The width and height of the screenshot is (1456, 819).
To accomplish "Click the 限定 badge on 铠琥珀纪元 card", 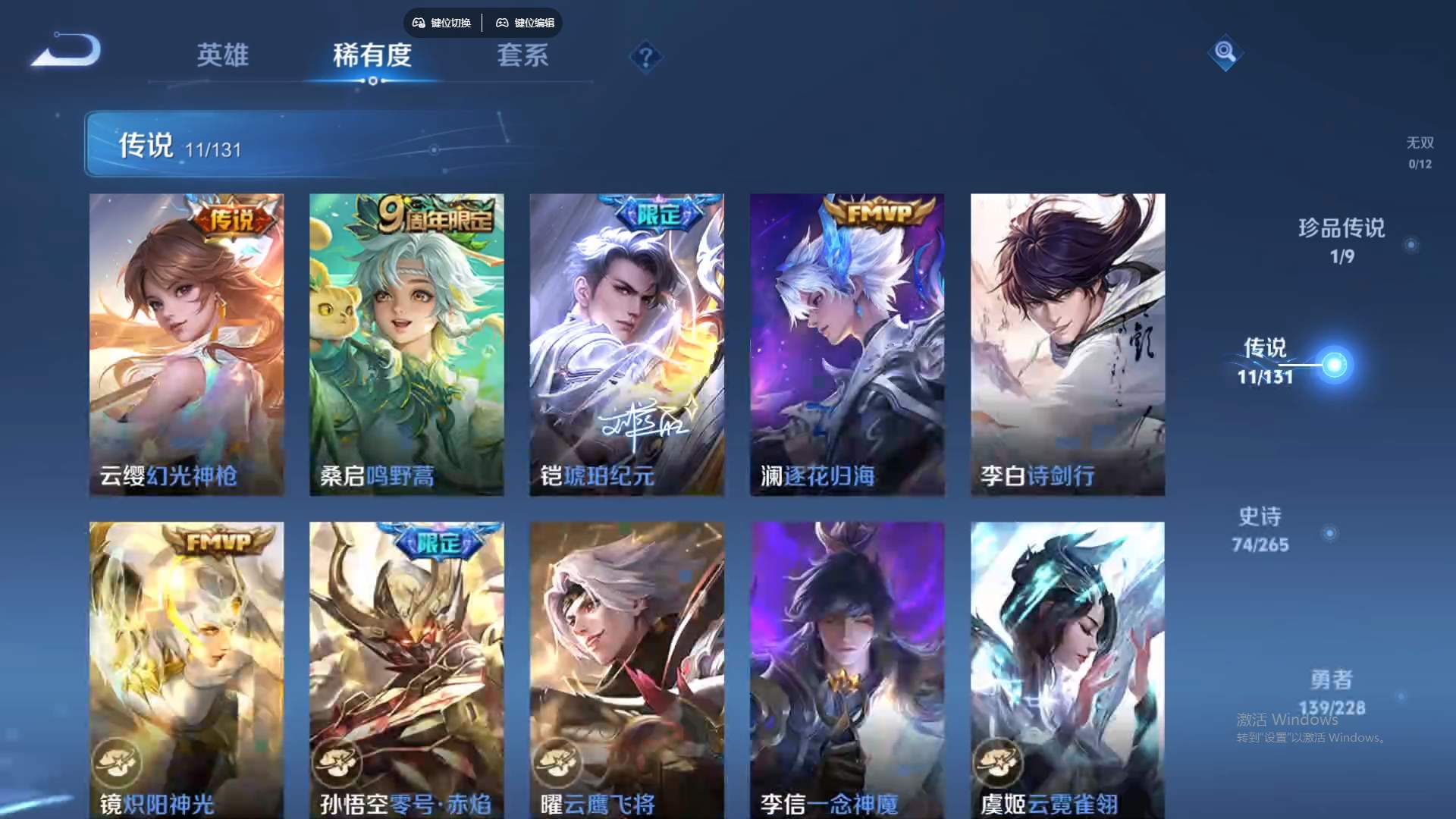I will tap(659, 214).
